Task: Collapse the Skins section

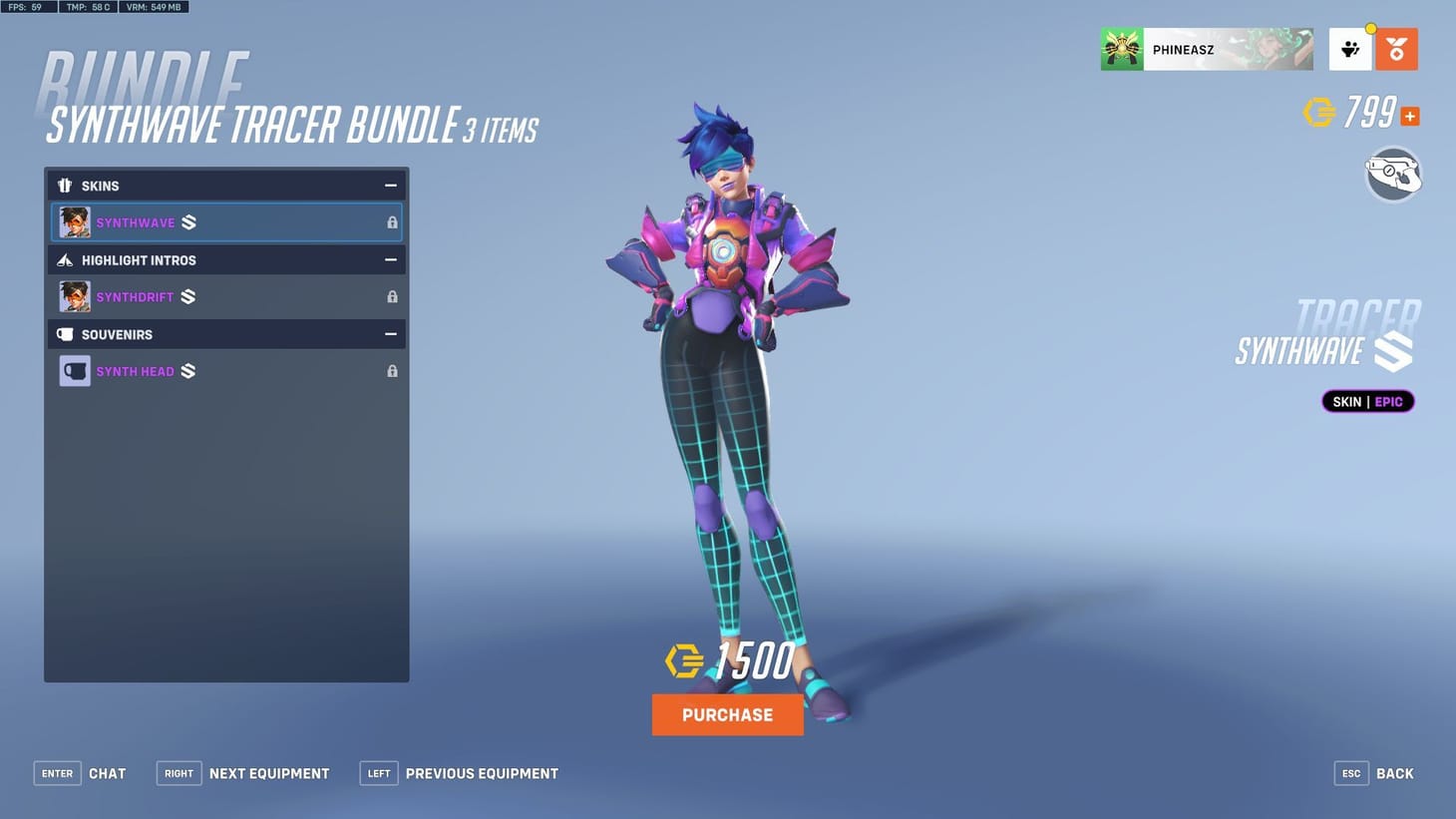Action: pyautogui.click(x=390, y=186)
